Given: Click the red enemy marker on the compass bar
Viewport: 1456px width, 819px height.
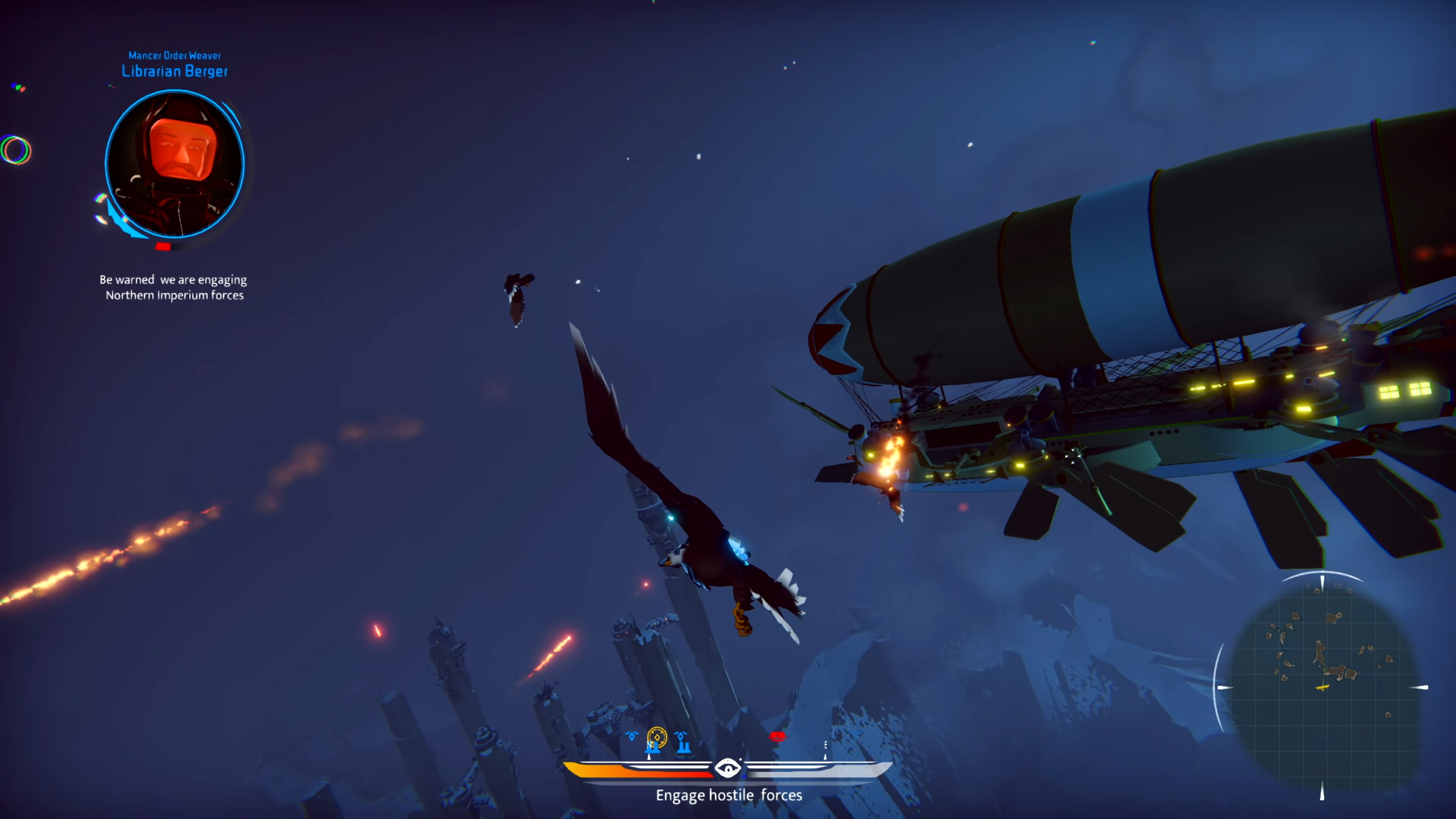Looking at the screenshot, I should click(778, 736).
